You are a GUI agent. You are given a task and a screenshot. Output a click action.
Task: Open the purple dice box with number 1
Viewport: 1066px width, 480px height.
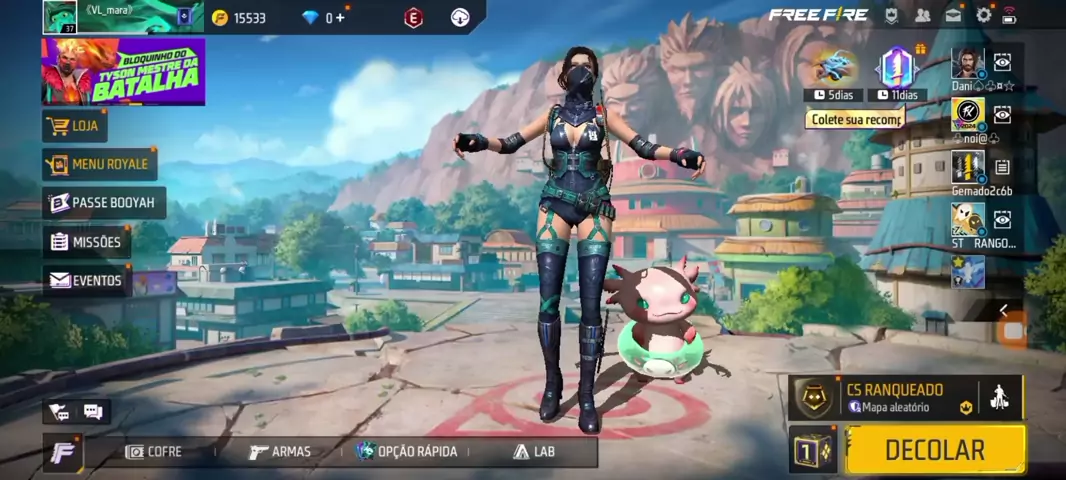(x=813, y=449)
